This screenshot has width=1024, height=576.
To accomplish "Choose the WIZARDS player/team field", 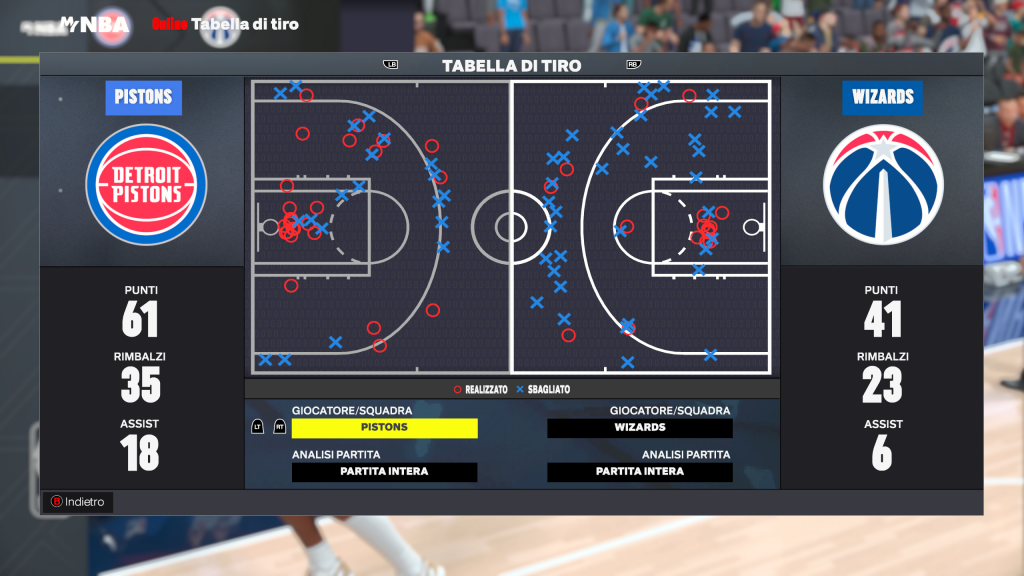I will 640,428.
